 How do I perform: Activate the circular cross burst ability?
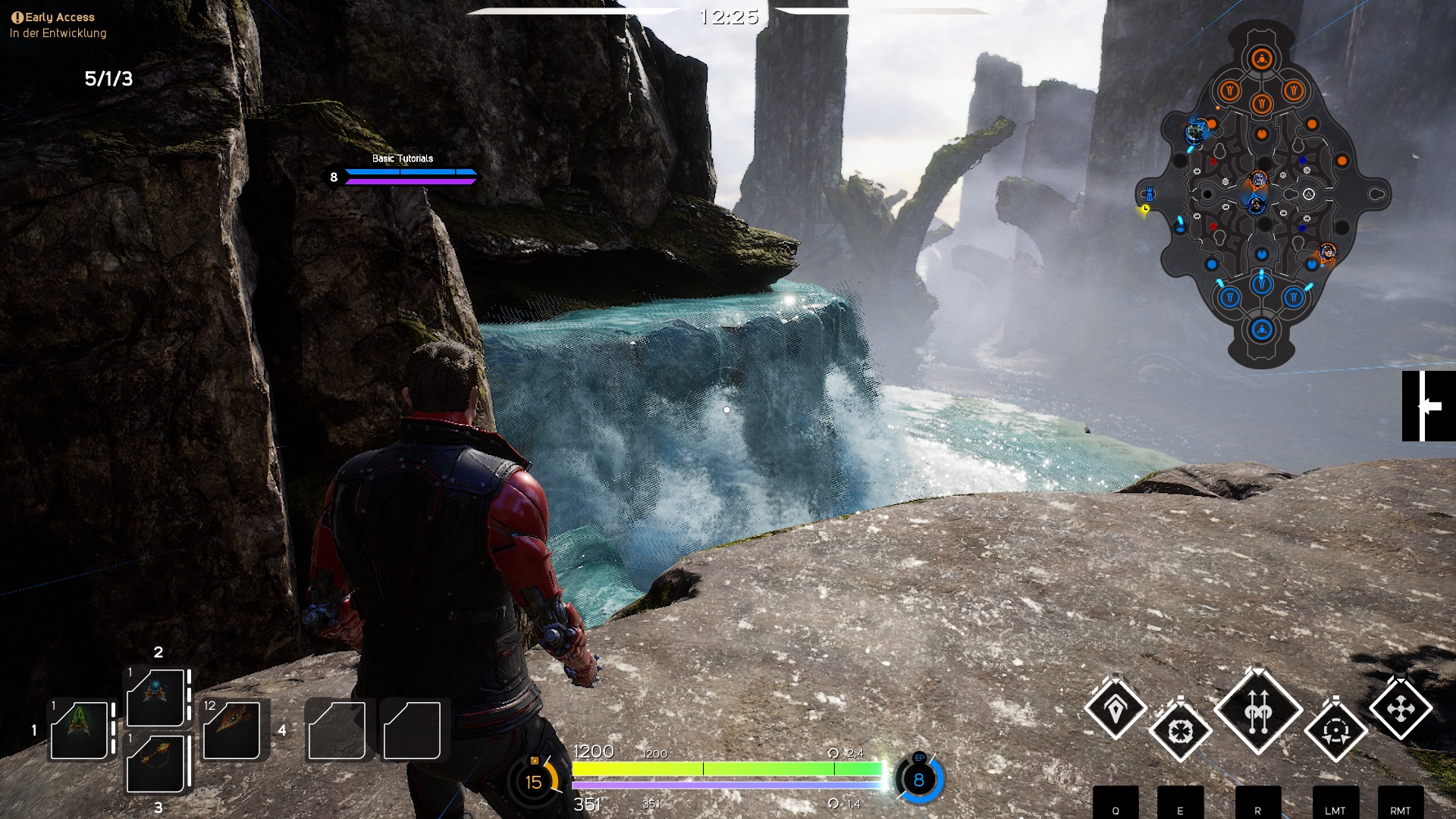point(1180,732)
